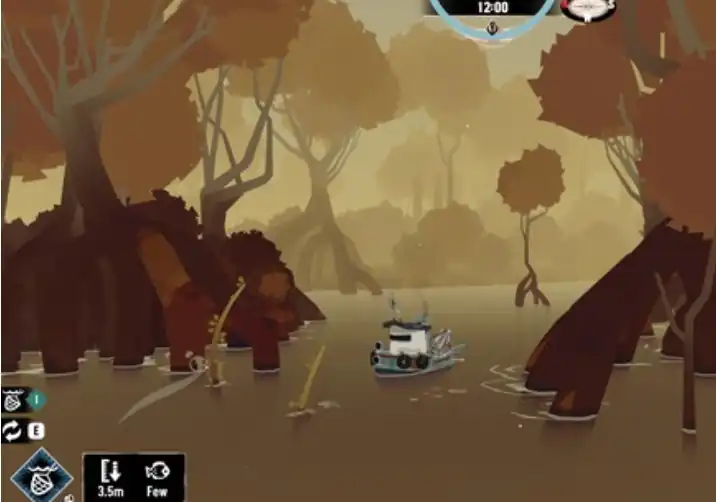This screenshot has width=716, height=502.
Task: Click the cycle-arrows ability swap icon
Action: pyautogui.click(x=13, y=431)
